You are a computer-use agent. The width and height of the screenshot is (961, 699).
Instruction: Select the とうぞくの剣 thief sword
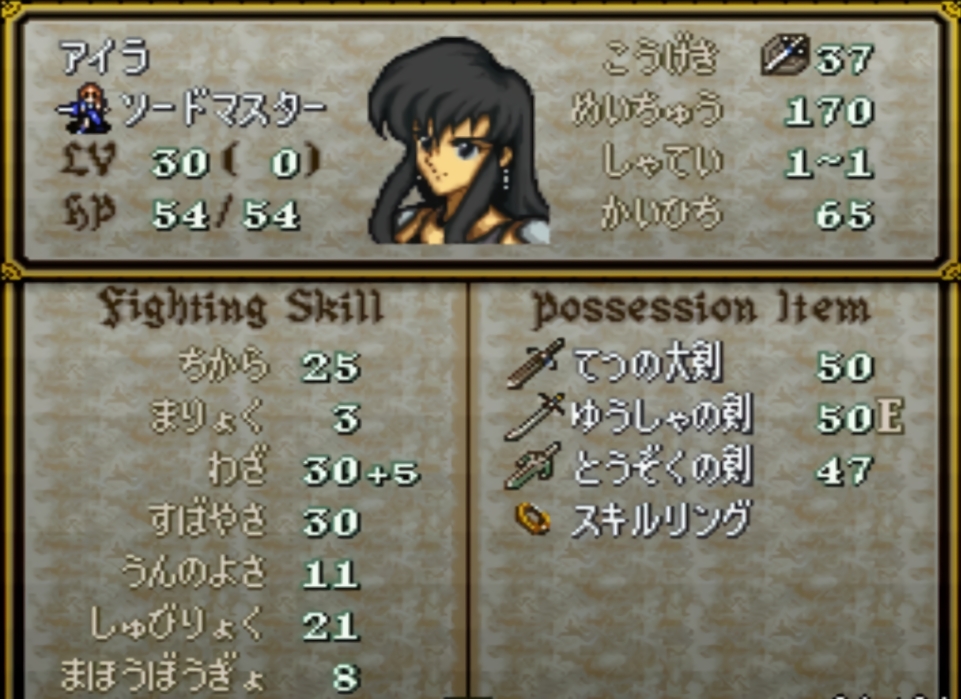tap(661, 469)
